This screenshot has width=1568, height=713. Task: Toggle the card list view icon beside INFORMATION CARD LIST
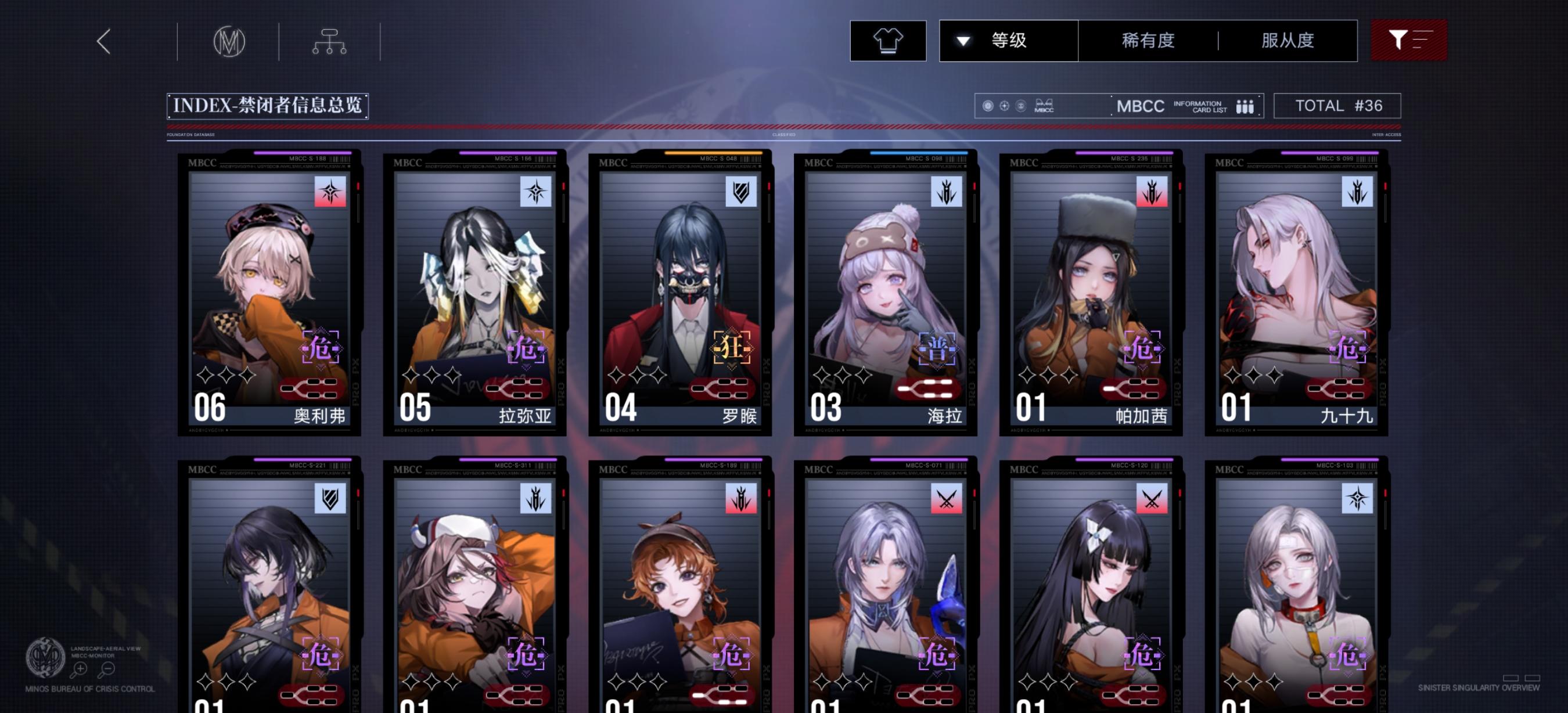point(1244,106)
